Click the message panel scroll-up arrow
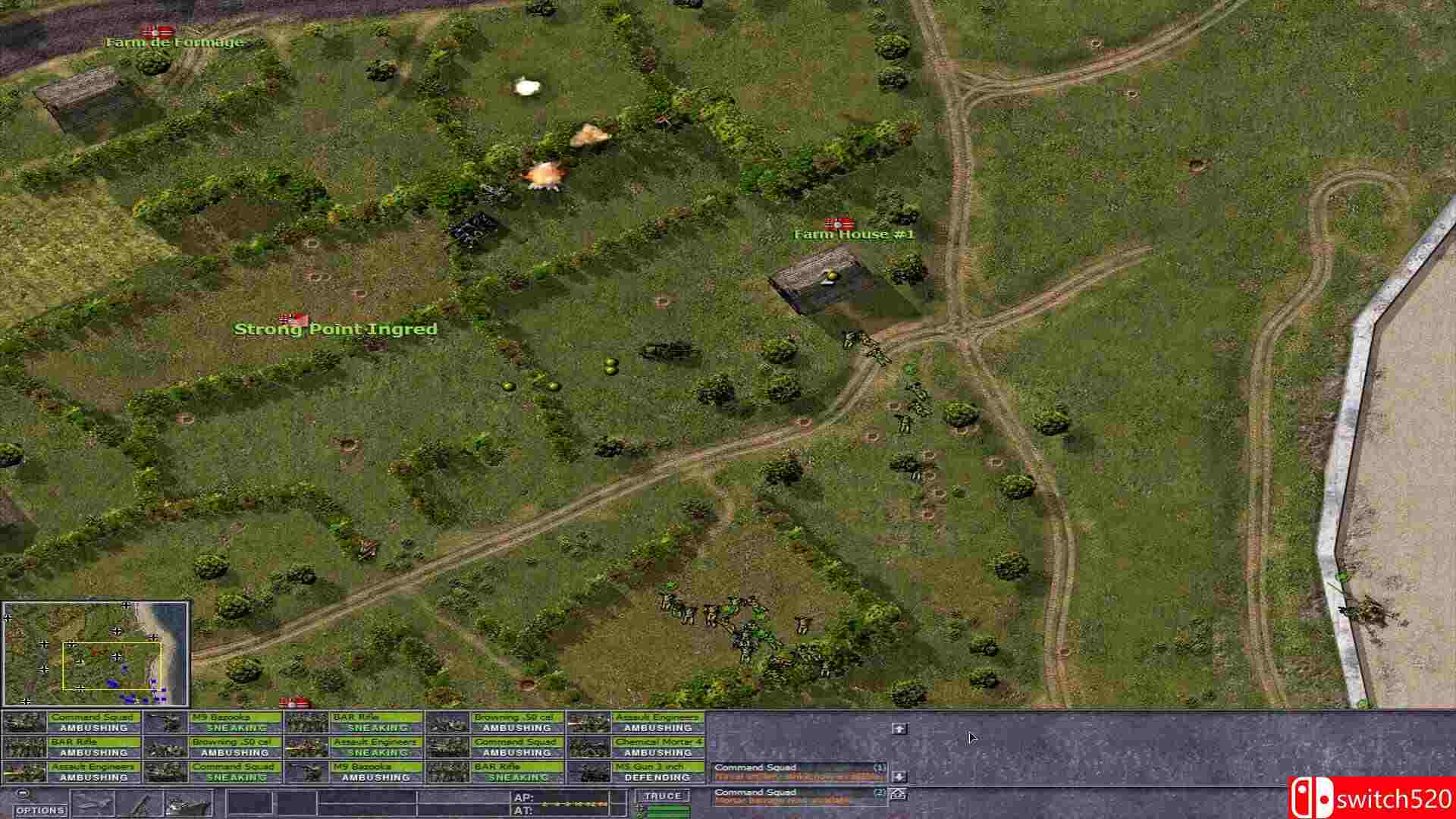Screen dimensions: 1456x819 point(900,730)
